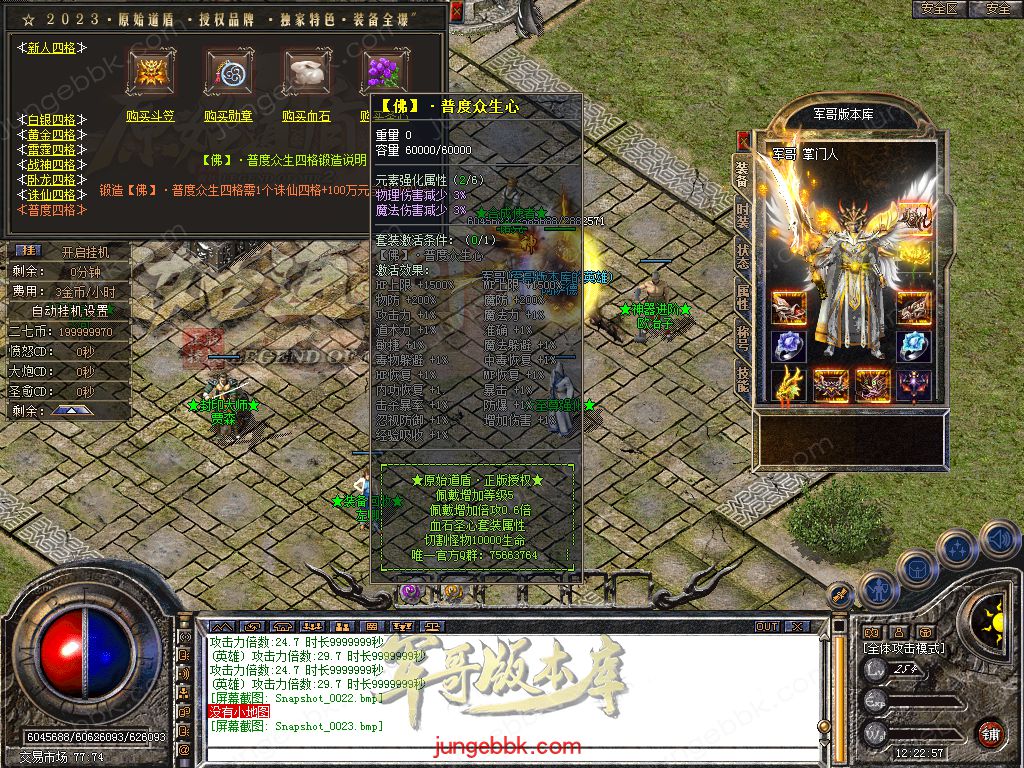The width and height of the screenshot is (1024, 768).
Task: Turn on auto-combat with 开启挂机
Action: coord(84,251)
